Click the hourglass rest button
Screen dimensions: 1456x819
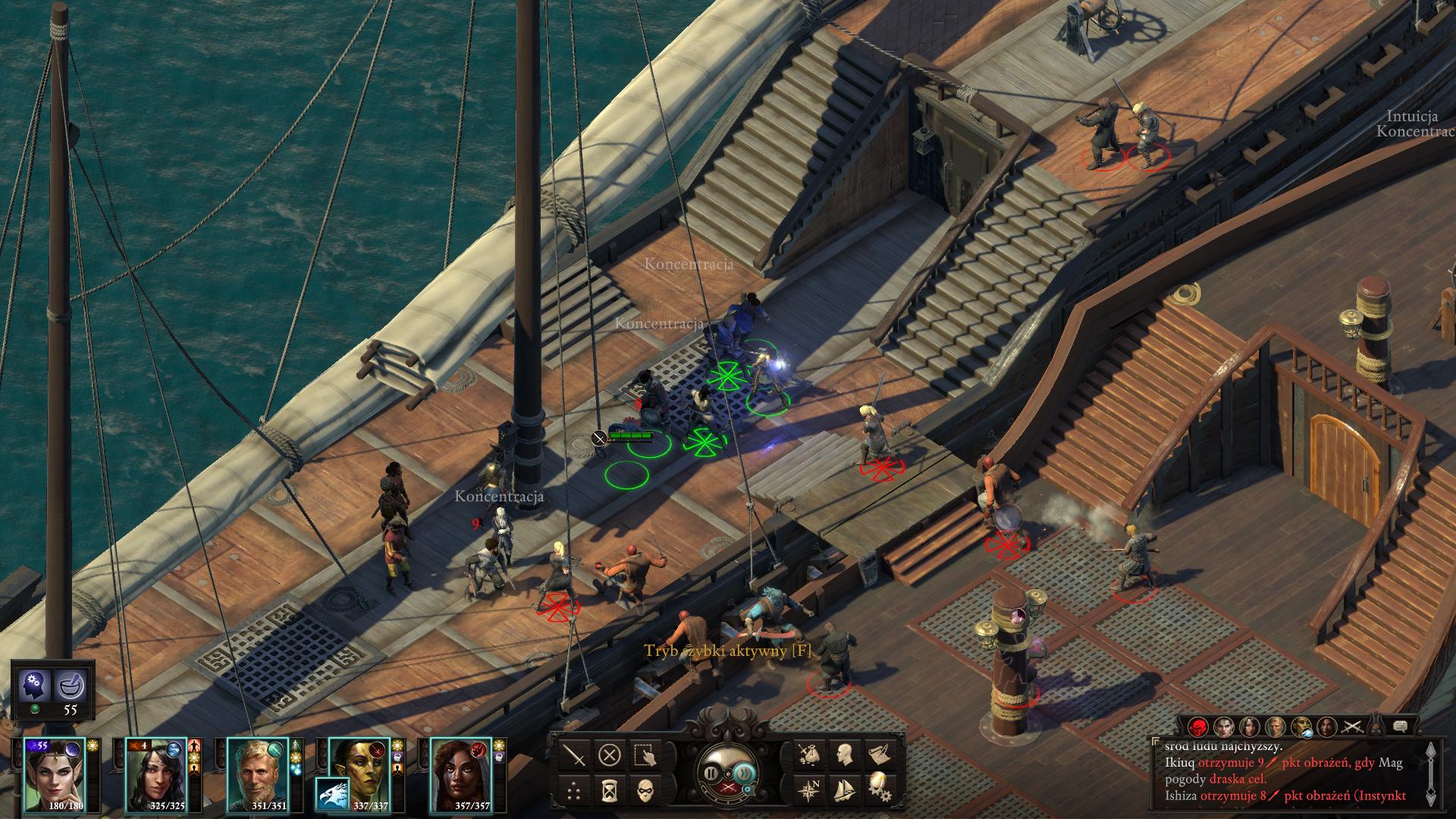610,789
